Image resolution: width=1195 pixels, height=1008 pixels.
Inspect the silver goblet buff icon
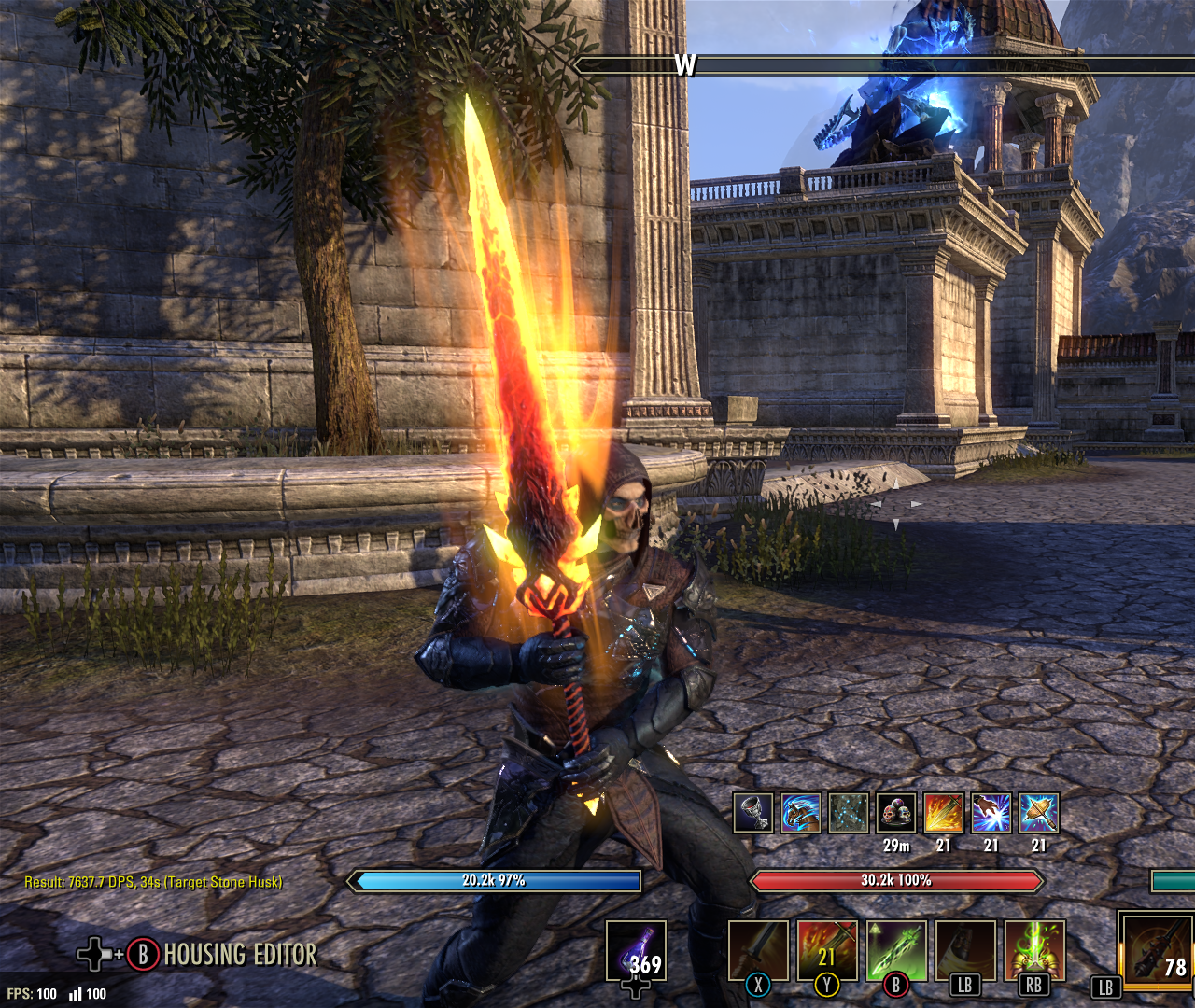coord(753,813)
